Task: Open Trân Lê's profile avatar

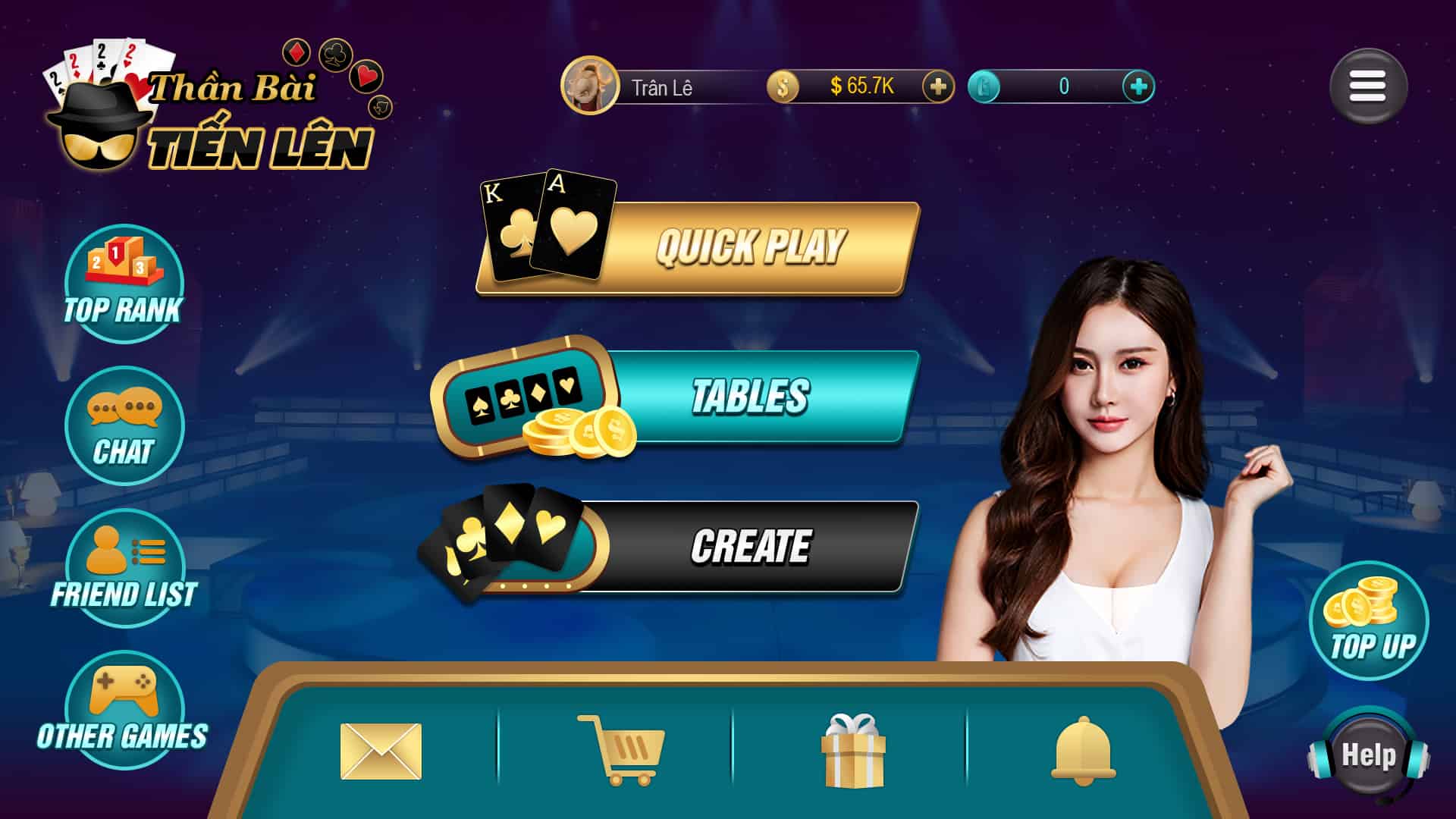Action: [589, 86]
